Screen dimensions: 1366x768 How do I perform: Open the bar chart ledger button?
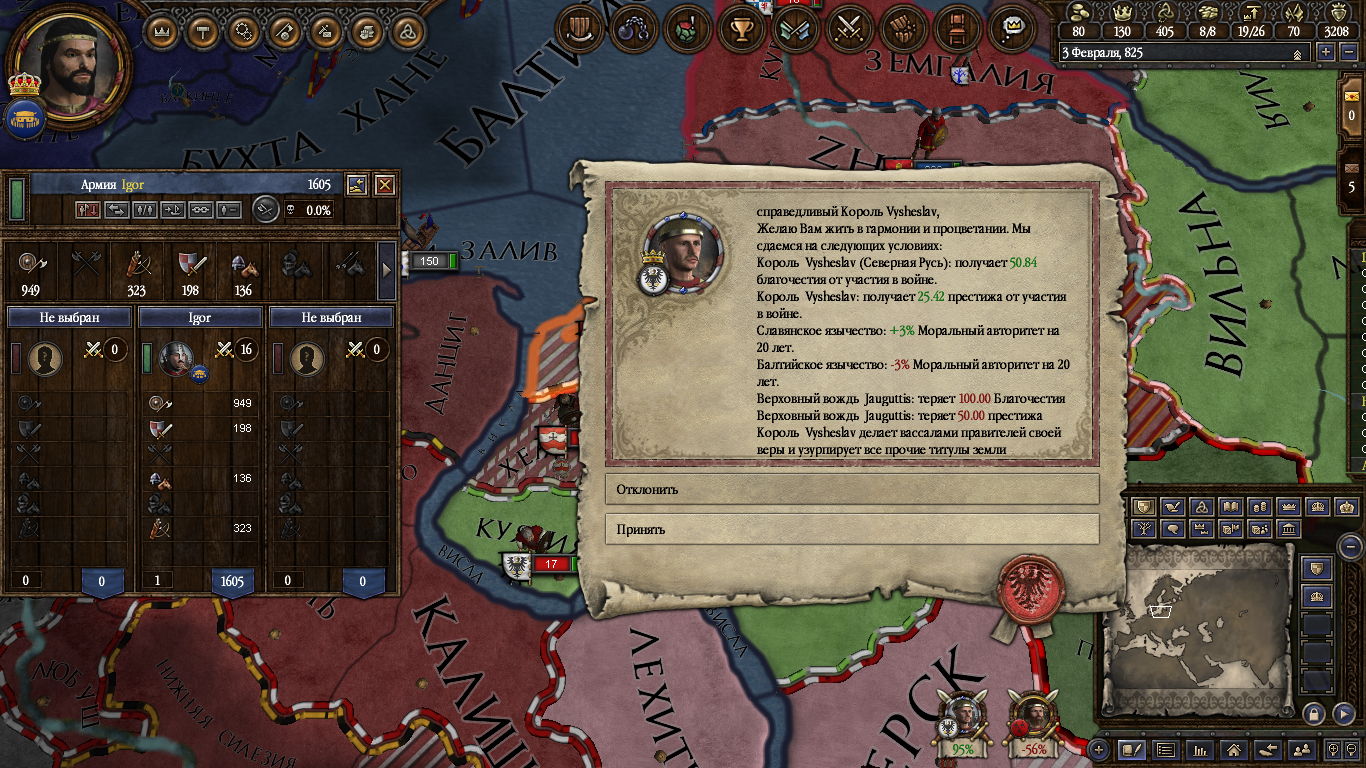point(1200,749)
